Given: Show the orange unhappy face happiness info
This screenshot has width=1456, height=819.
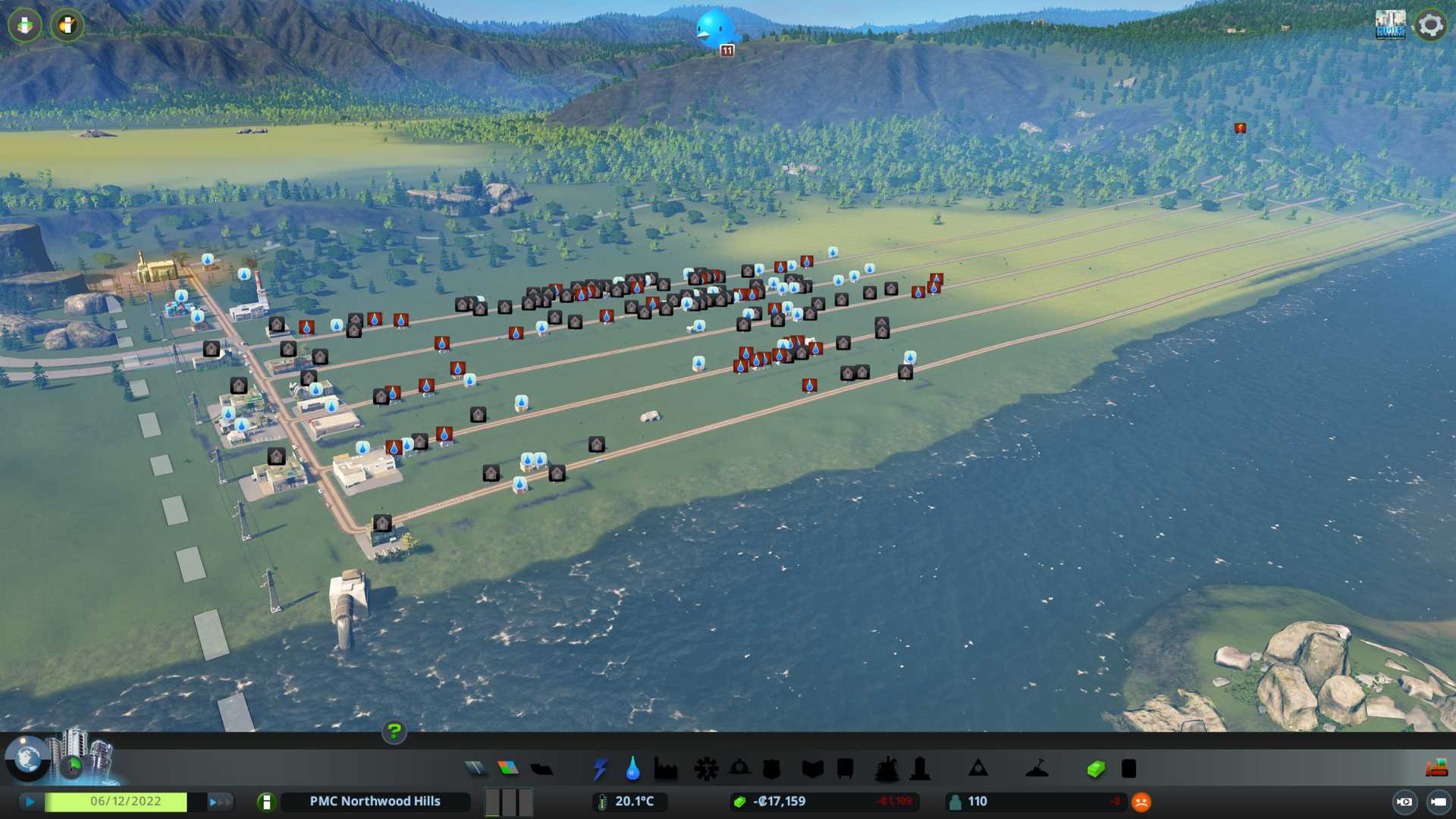Looking at the screenshot, I should point(1141,802).
